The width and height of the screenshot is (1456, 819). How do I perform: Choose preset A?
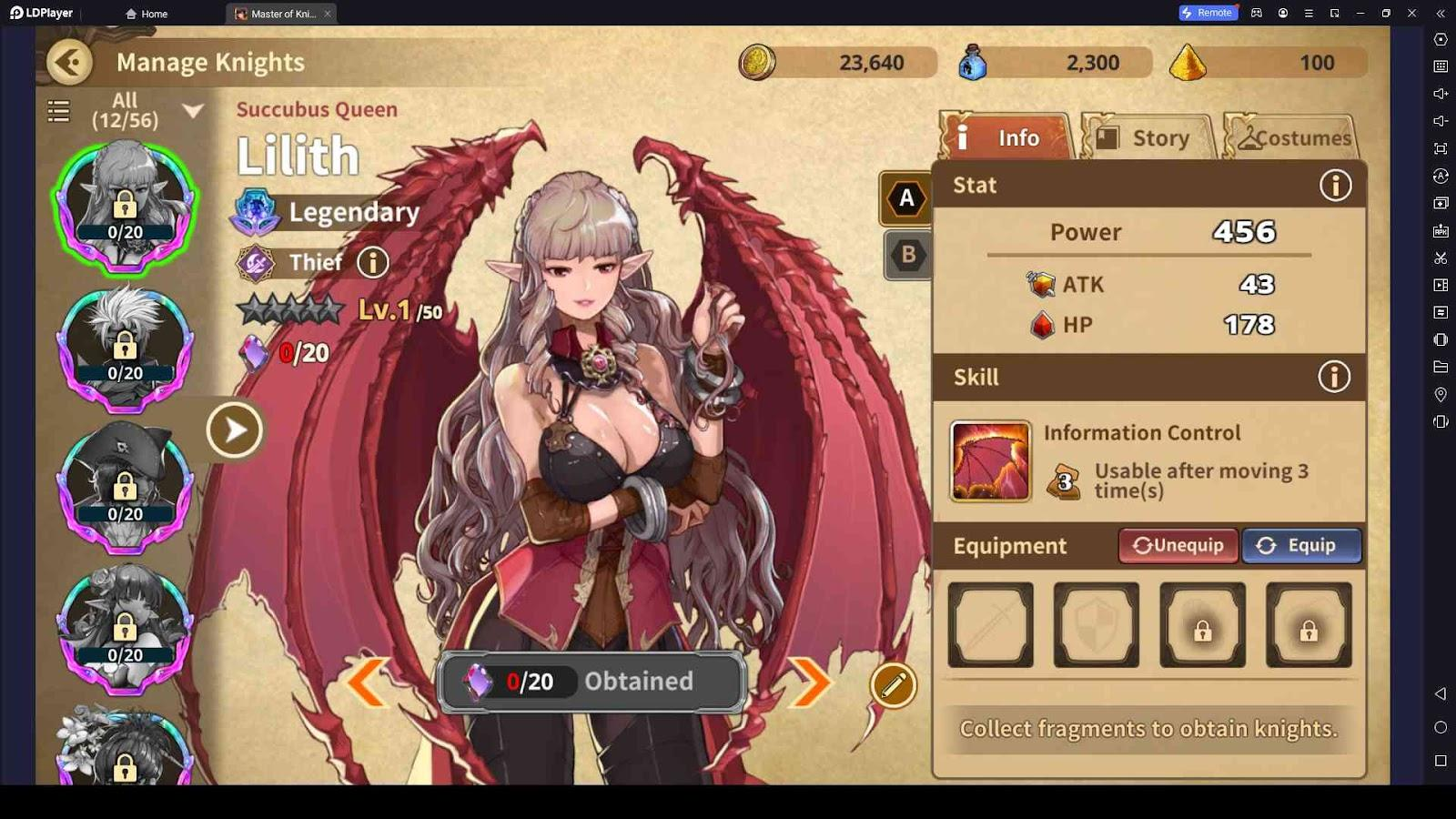pyautogui.click(x=906, y=198)
